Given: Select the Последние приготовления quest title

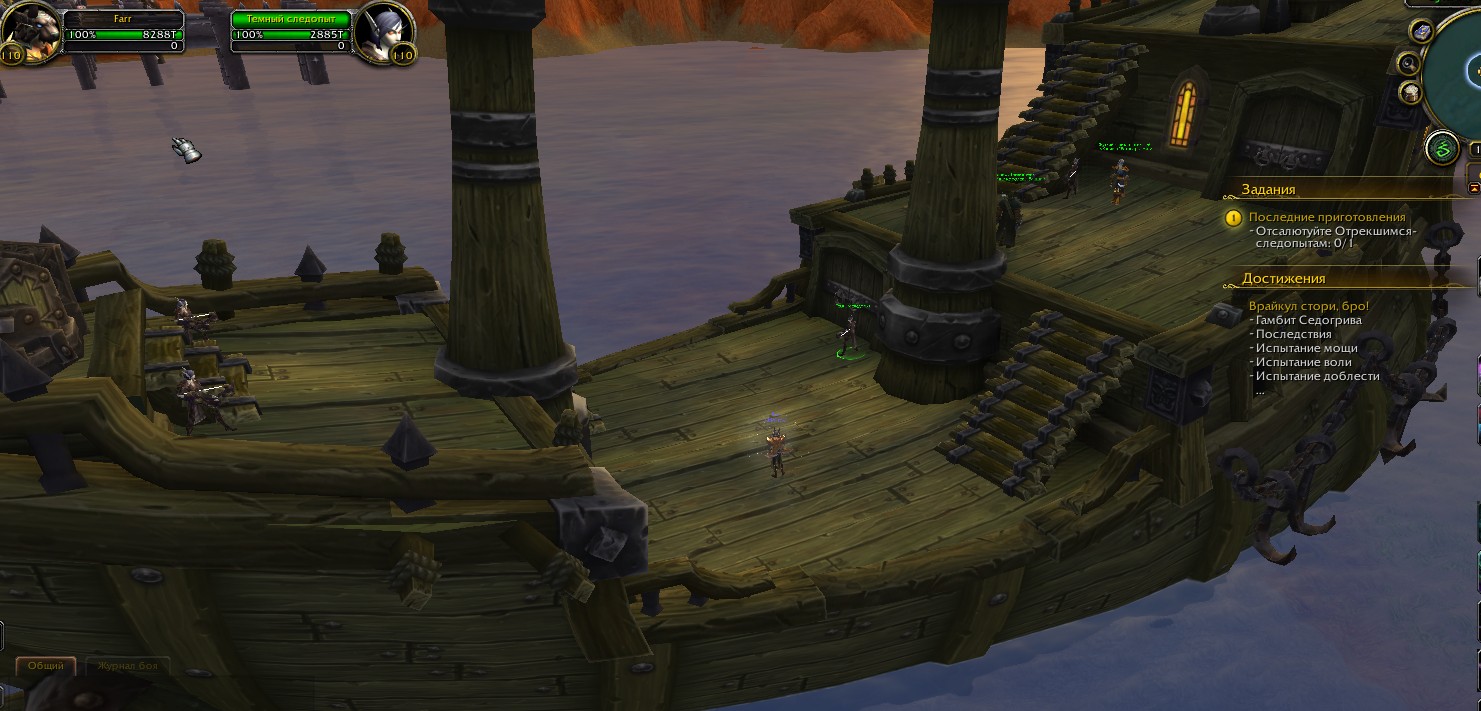Looking at the screenshot, I should coord(1327,217).
